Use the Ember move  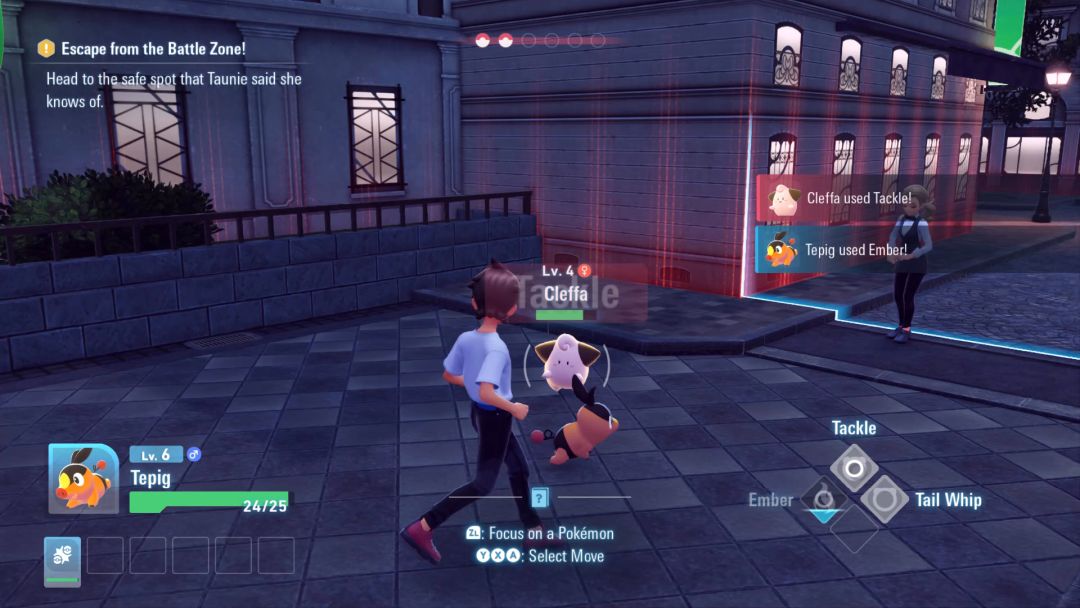823,498
